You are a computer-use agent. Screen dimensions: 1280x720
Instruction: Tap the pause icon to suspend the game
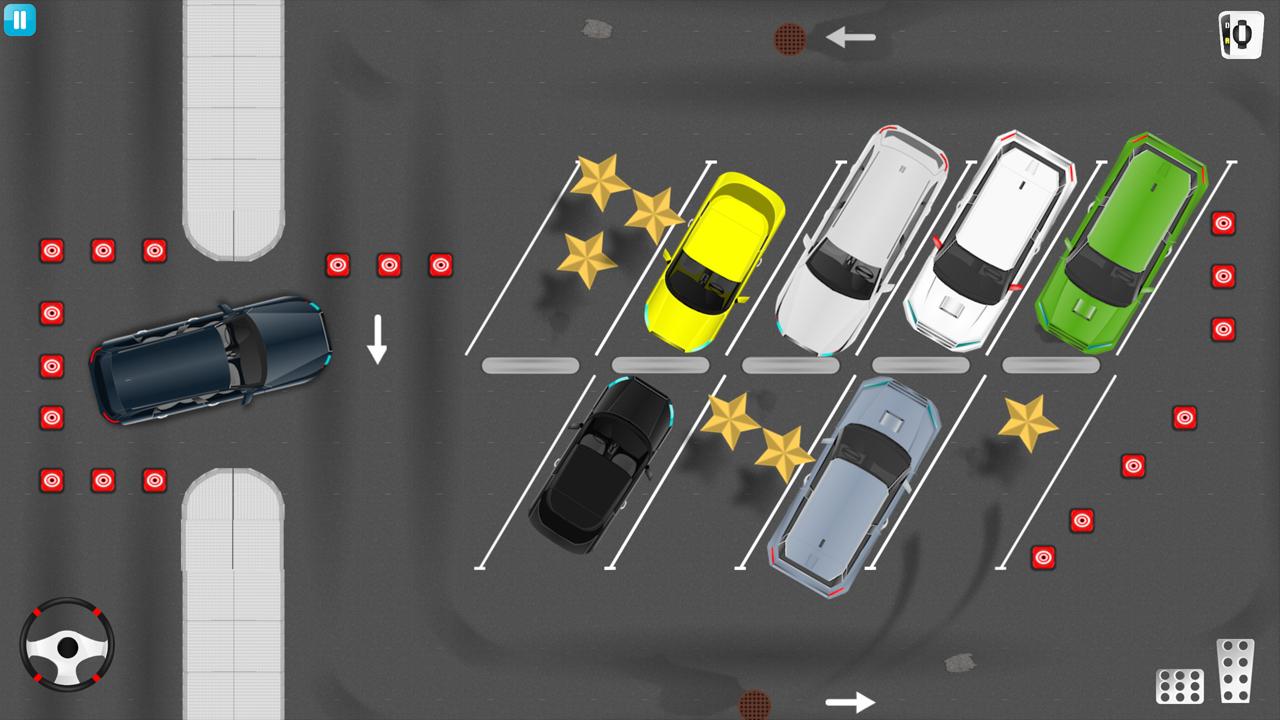click(x=20, y=20)
